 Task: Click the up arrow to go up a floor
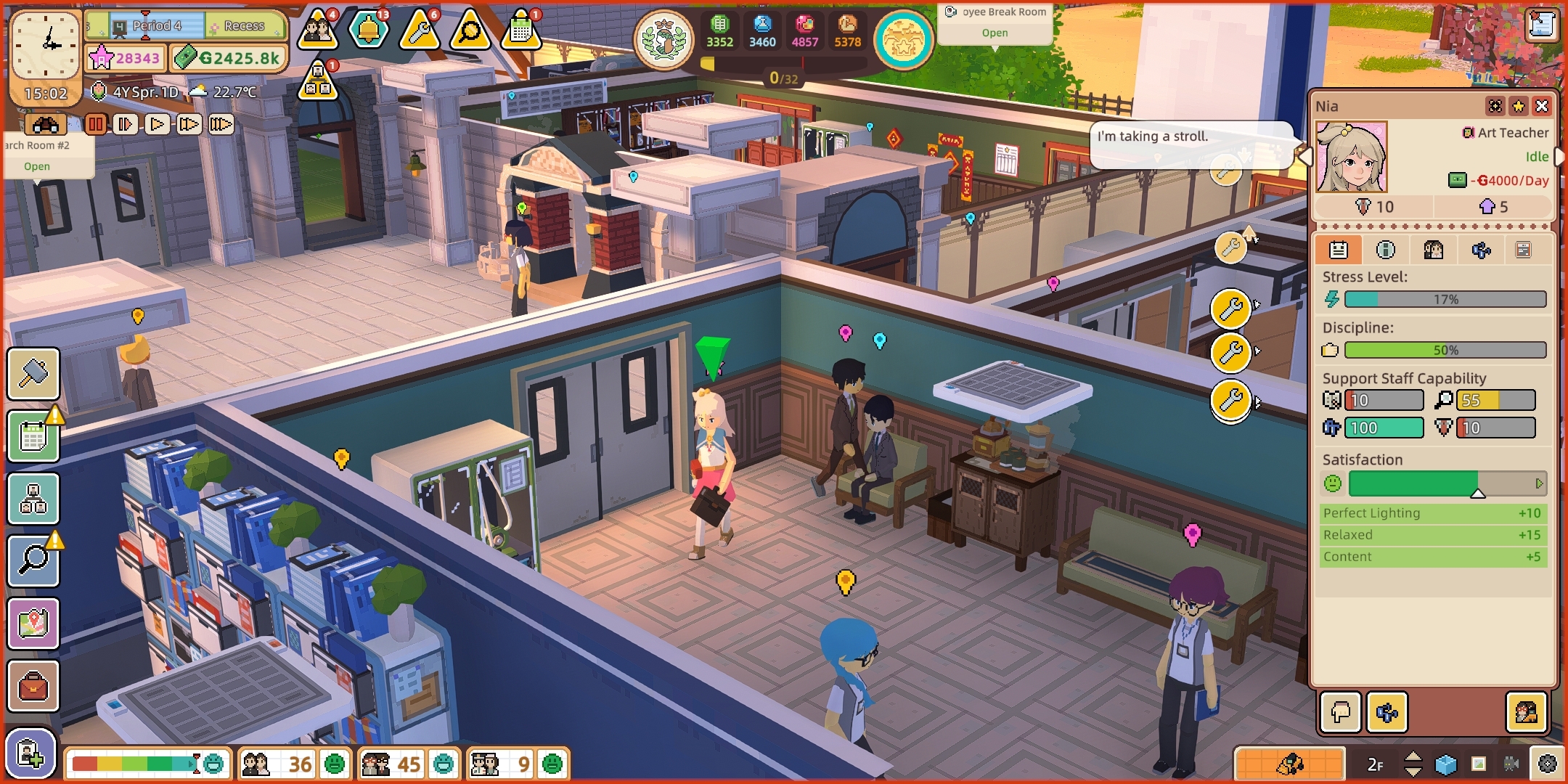tap(1413, 756)
